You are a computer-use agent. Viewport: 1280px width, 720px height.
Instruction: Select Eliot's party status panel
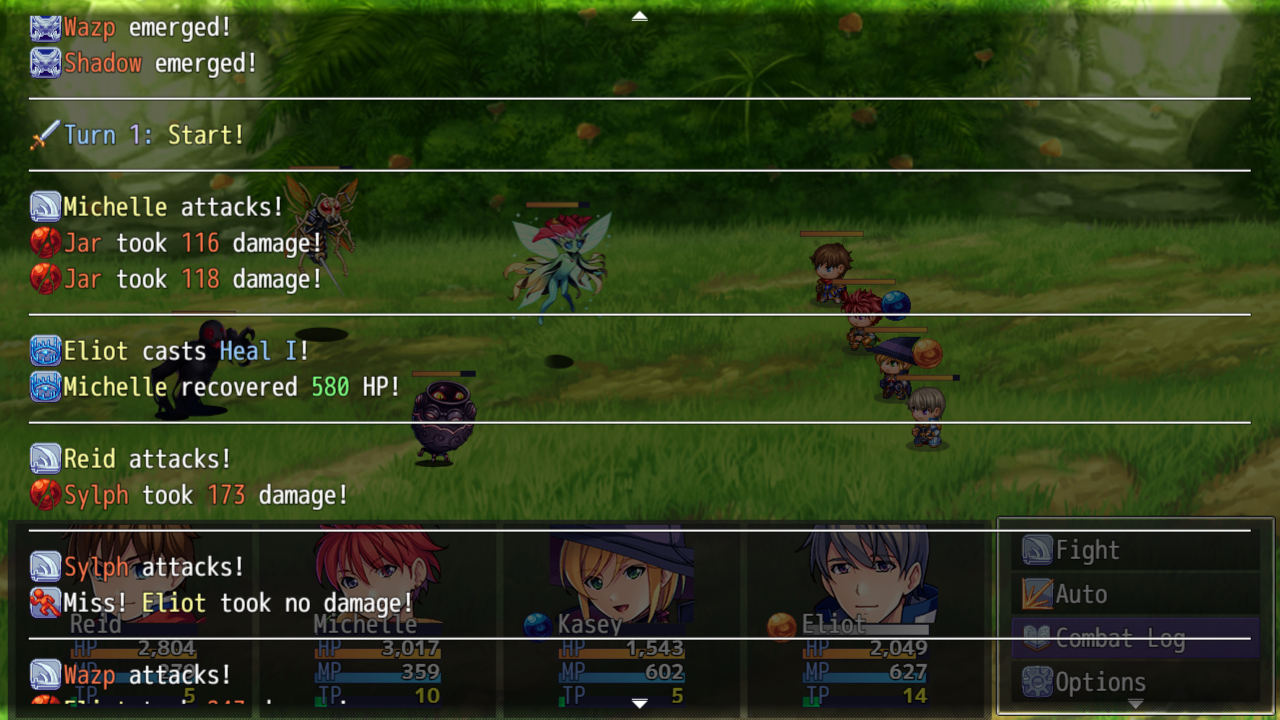(x=866, y=620)
